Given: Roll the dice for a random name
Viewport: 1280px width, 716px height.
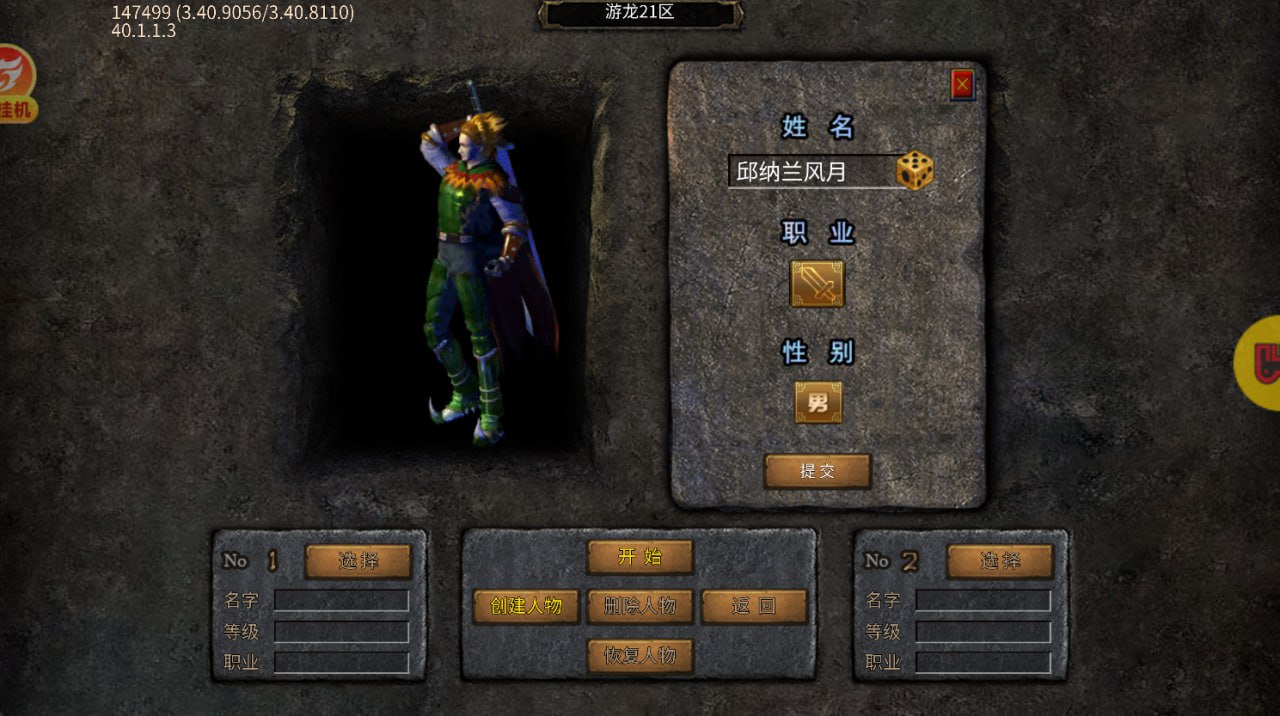Looking at the screenshot, I should point(914,171).
